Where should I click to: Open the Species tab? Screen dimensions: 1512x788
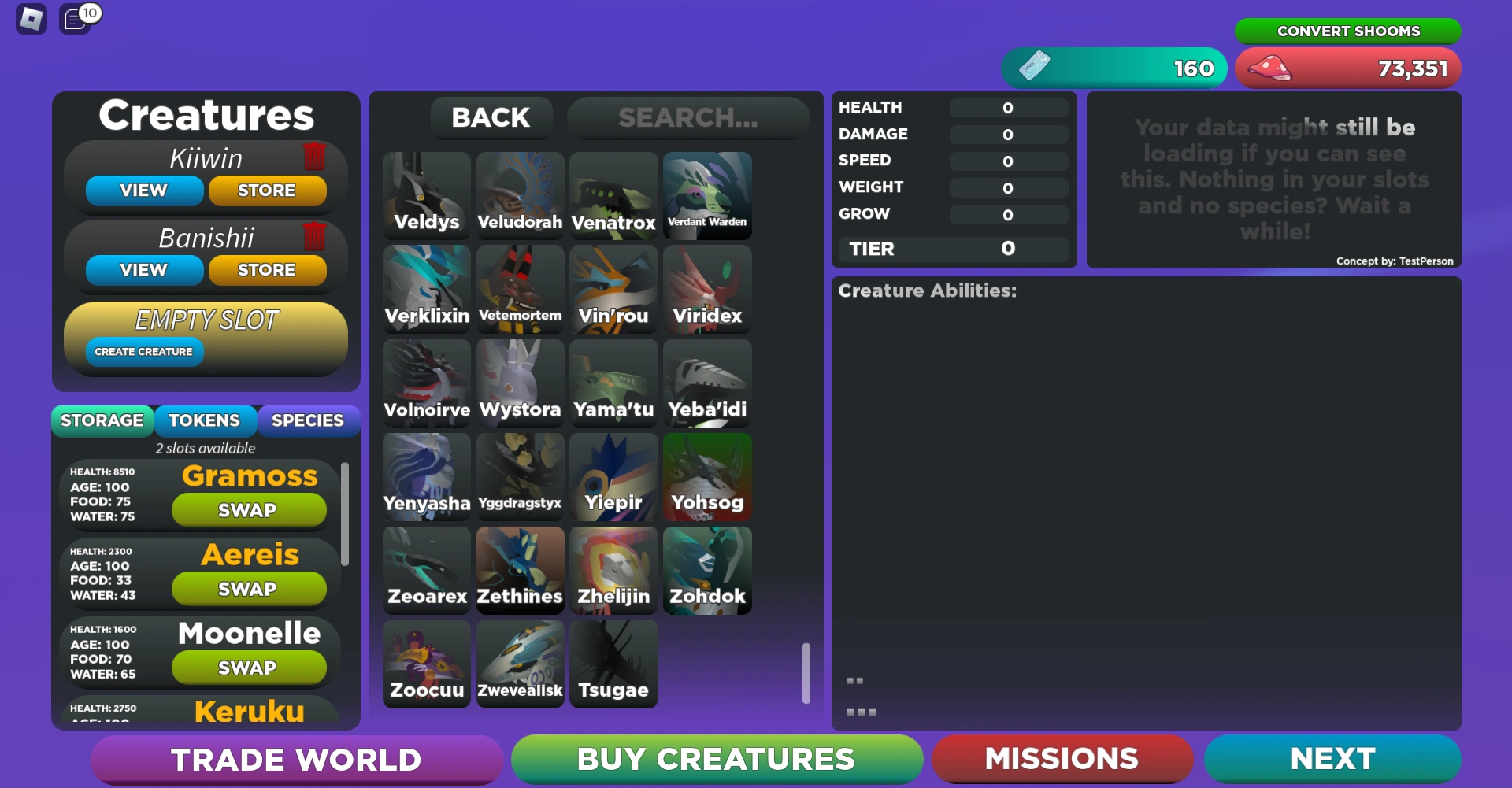tap(309, 420)
